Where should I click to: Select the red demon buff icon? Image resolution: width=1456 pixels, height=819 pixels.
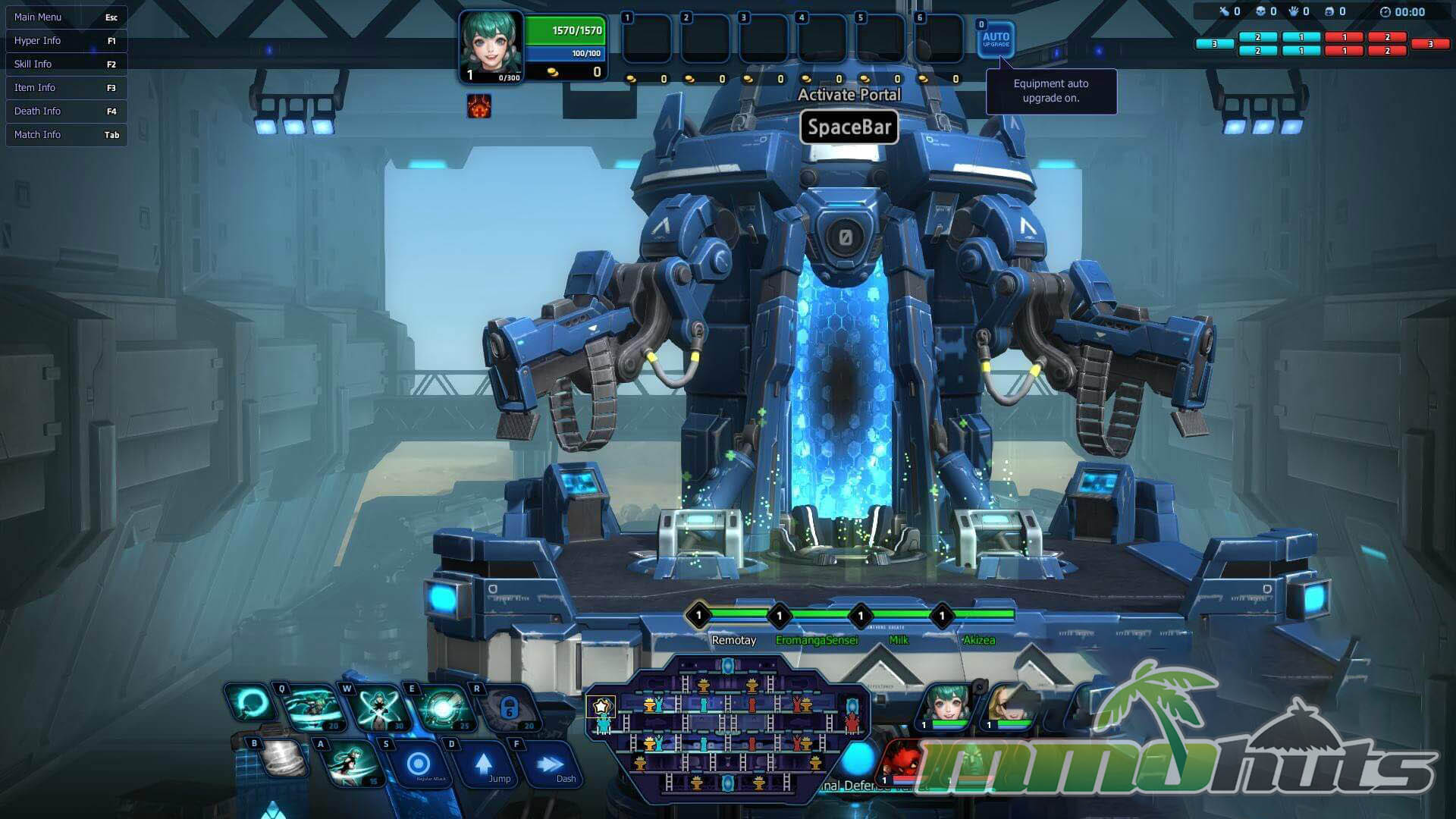tap(479, 106)
